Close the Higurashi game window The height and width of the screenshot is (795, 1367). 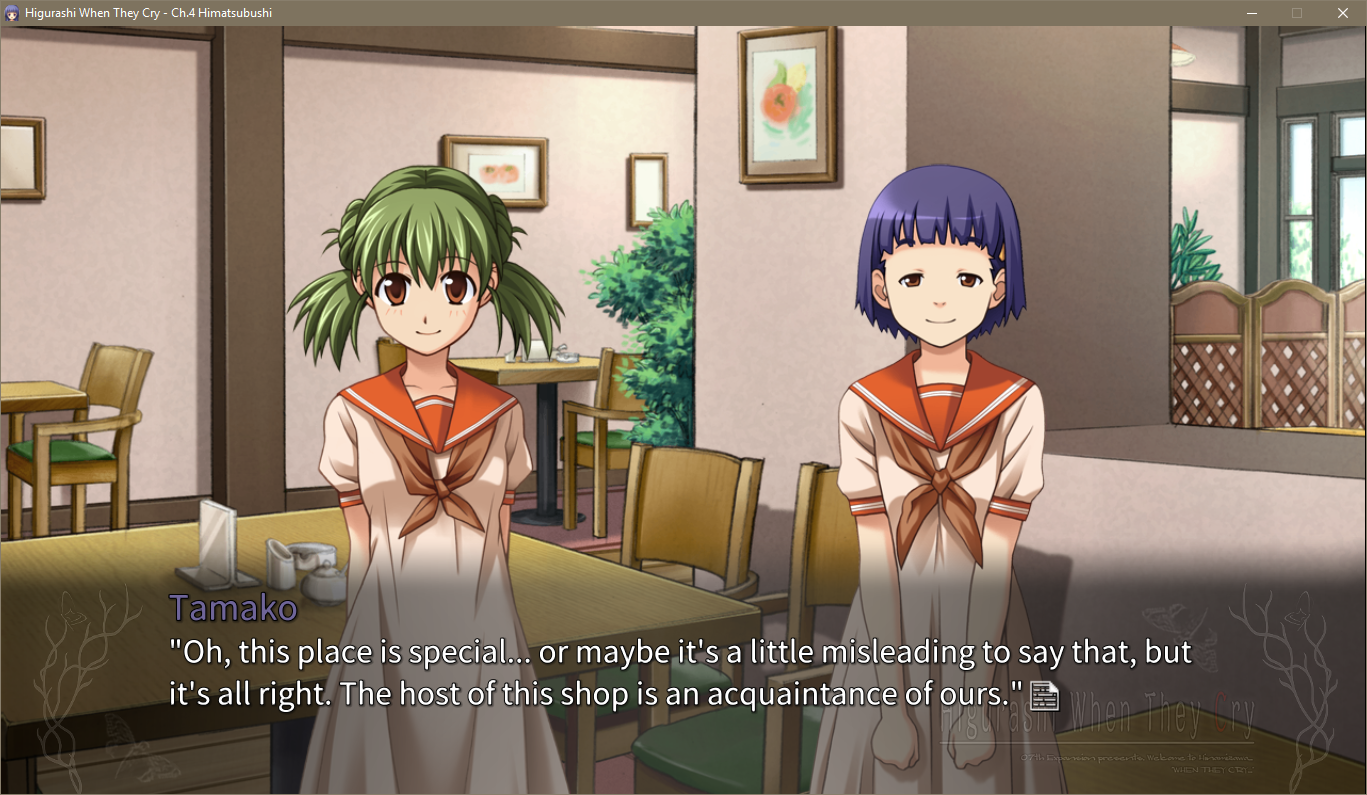point(1342,13)
